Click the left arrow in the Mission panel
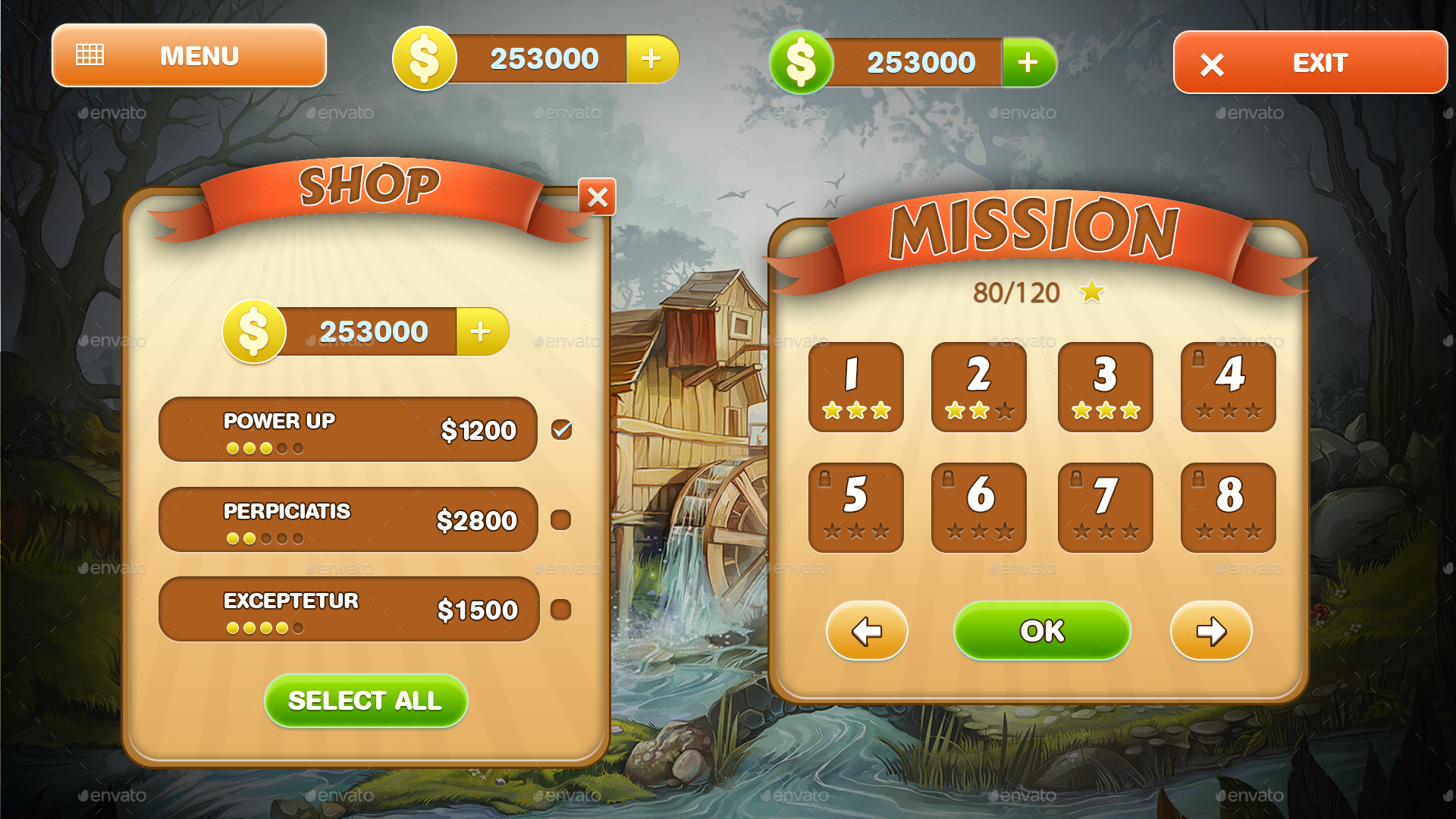This screenshot has width=1456, height=819. (x=867, y=631)
